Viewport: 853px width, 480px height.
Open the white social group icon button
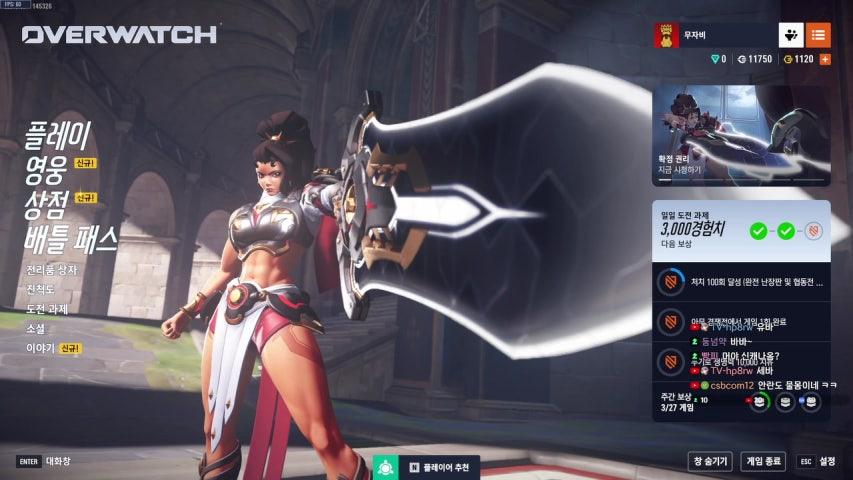(x=791, y=35)
